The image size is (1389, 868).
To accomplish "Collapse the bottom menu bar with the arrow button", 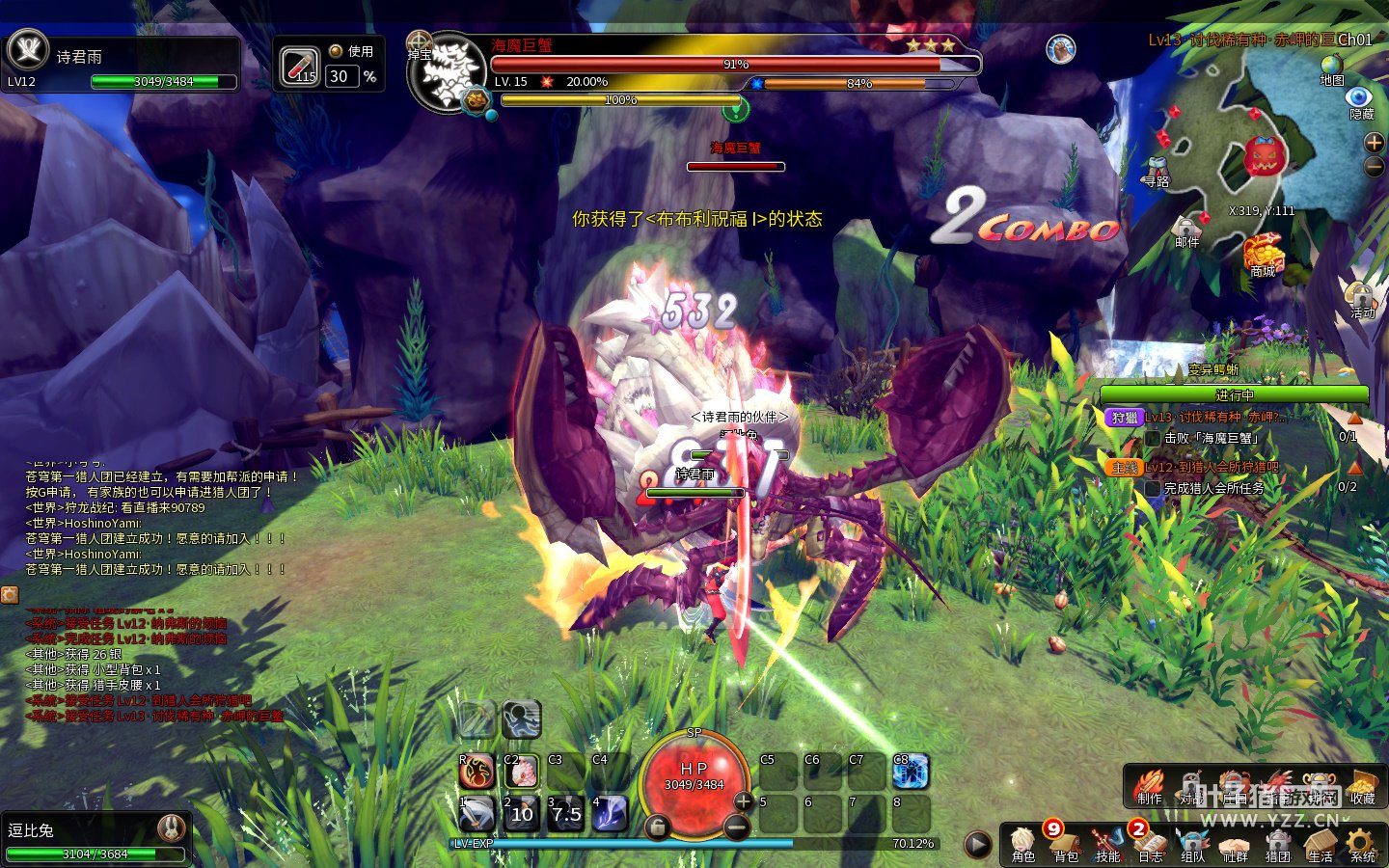I will pyautogui.click(x=977, y=845).
